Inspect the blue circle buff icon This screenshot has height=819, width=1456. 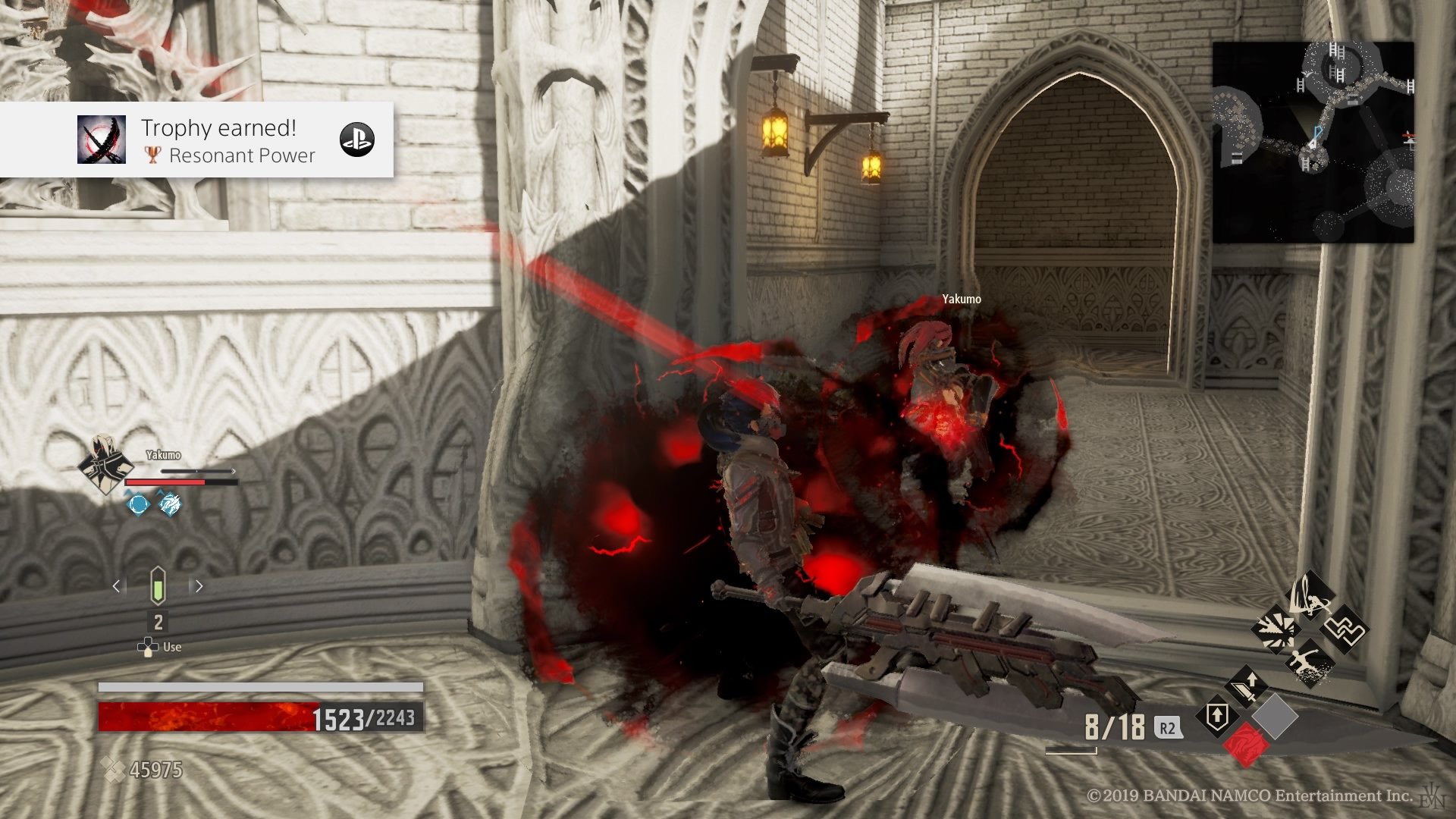click(x=138, y=504)
